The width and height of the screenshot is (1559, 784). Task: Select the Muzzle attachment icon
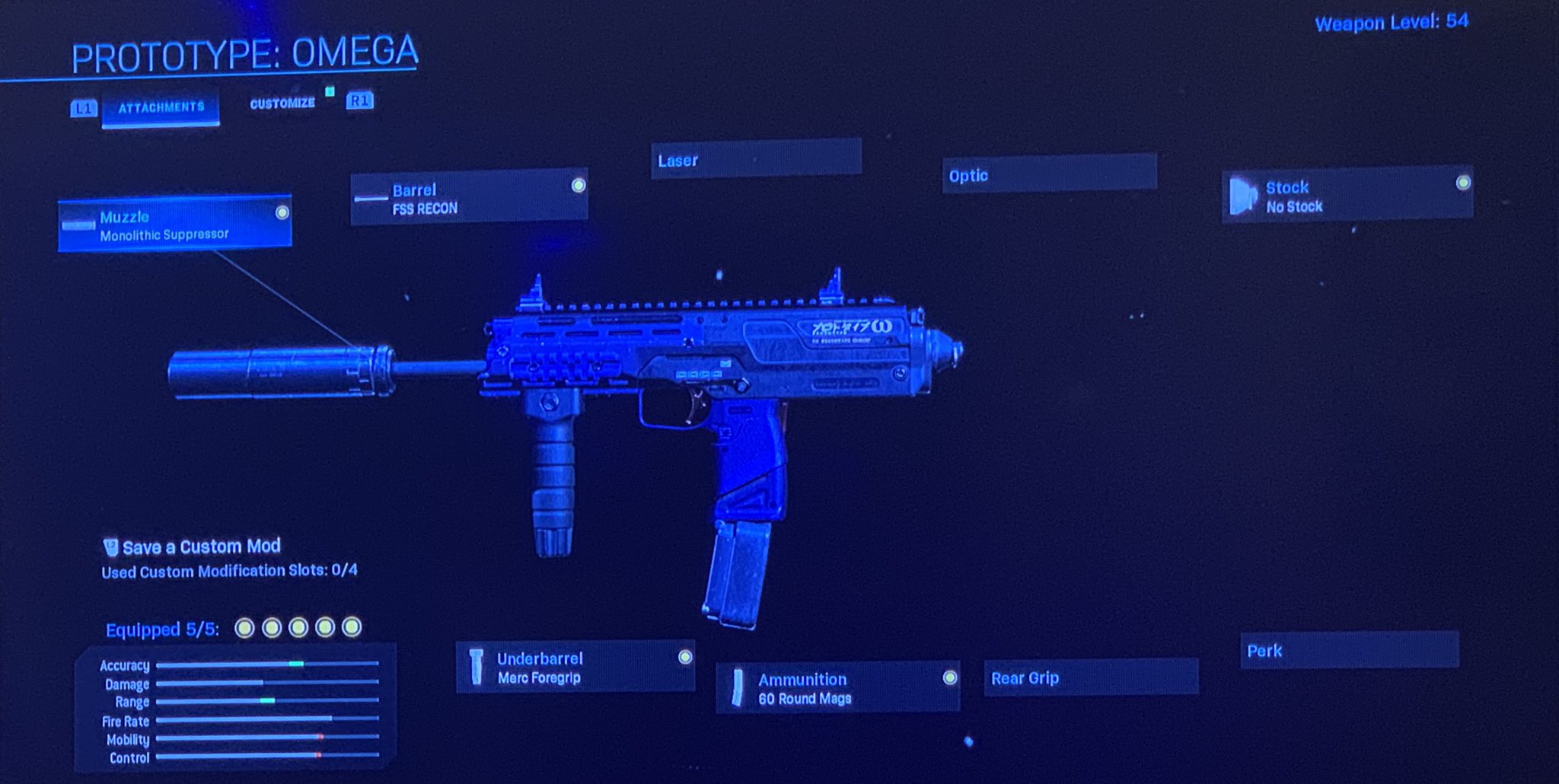(78, 225)
